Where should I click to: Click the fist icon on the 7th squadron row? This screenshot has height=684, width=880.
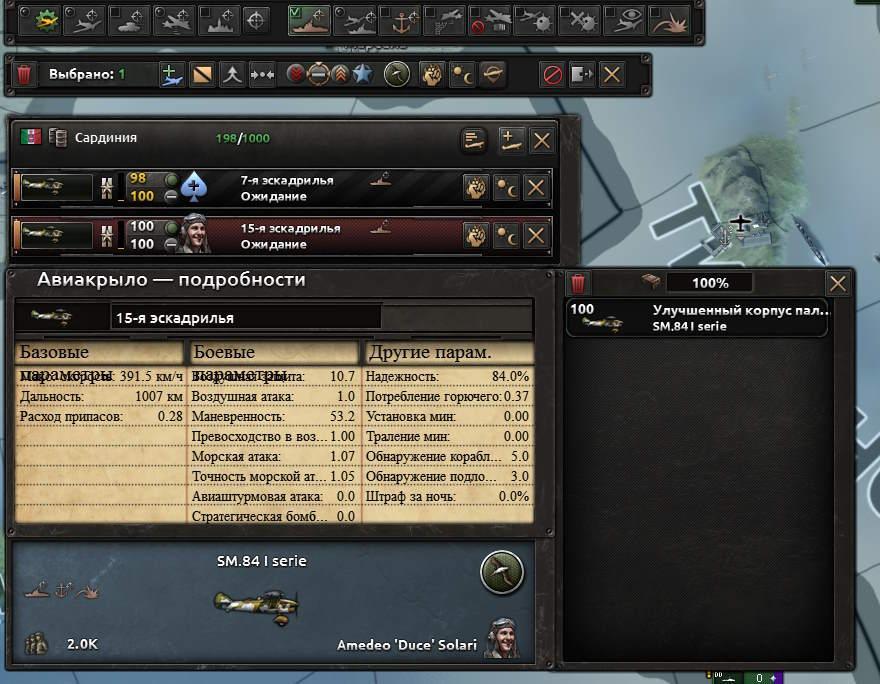click(x=476, y=188)
